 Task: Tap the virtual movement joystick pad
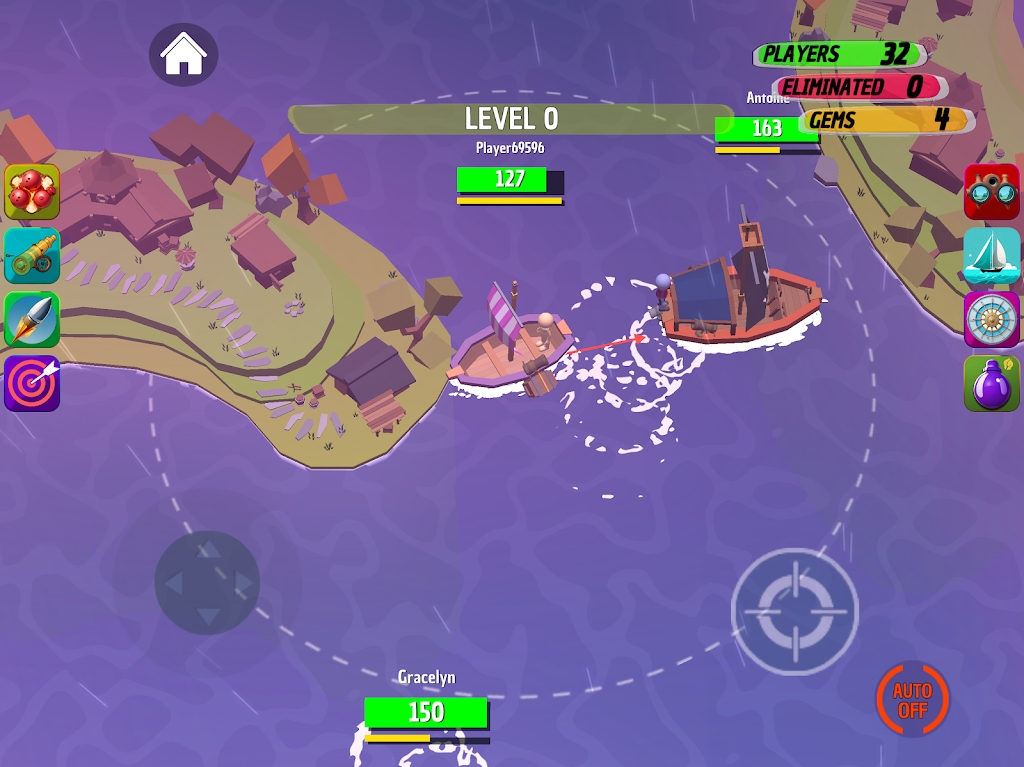coord(207,582)
